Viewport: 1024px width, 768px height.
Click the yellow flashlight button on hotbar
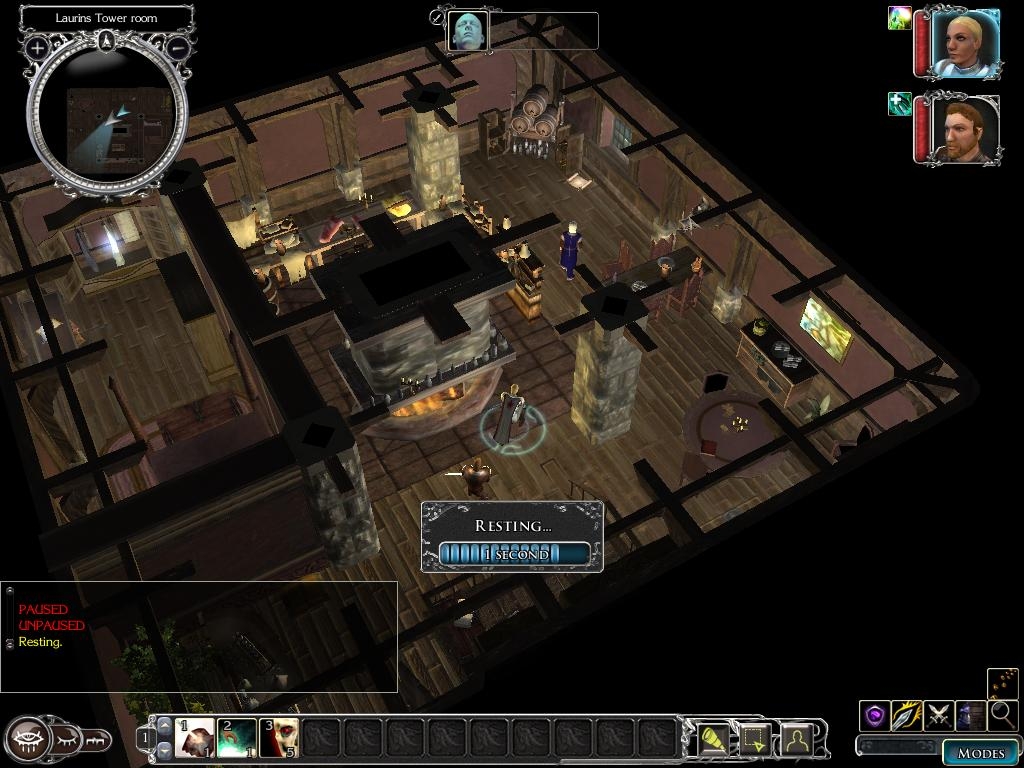click(x=712, y=739)
